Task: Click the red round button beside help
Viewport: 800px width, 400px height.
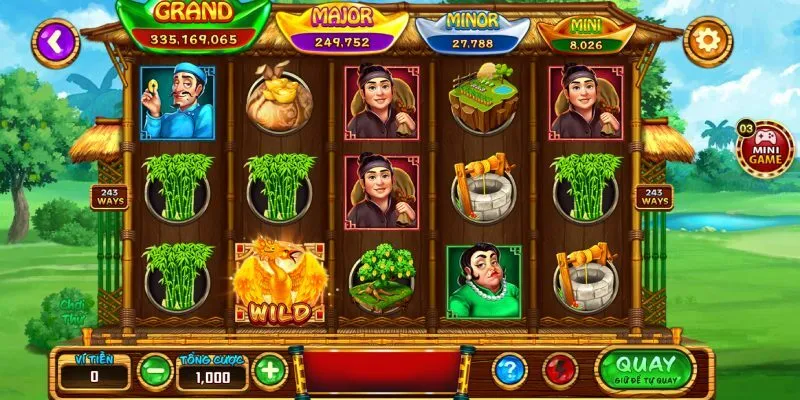Action: point(560,371)
